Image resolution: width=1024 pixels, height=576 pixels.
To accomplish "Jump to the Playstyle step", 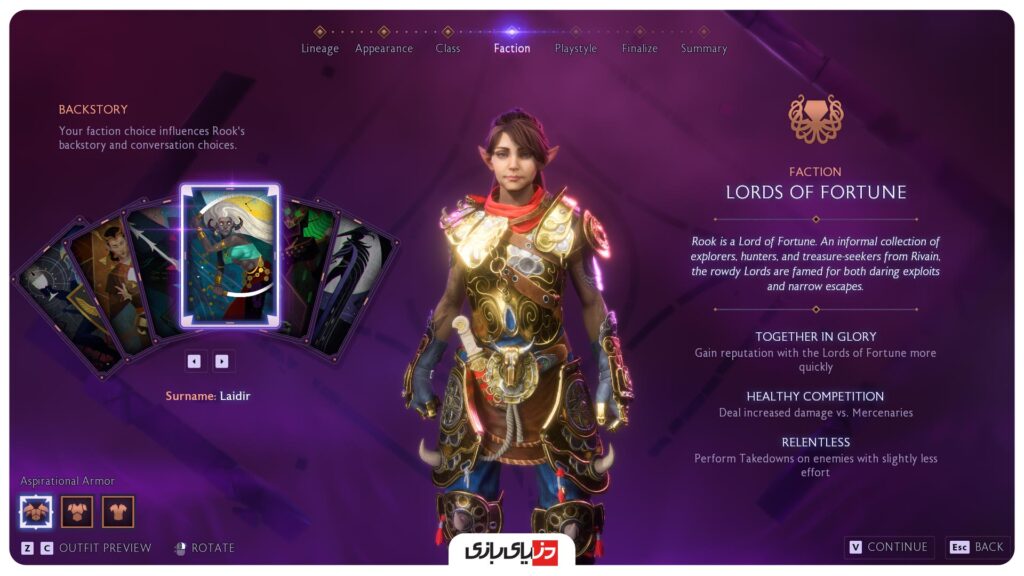I will coord(575,47).
